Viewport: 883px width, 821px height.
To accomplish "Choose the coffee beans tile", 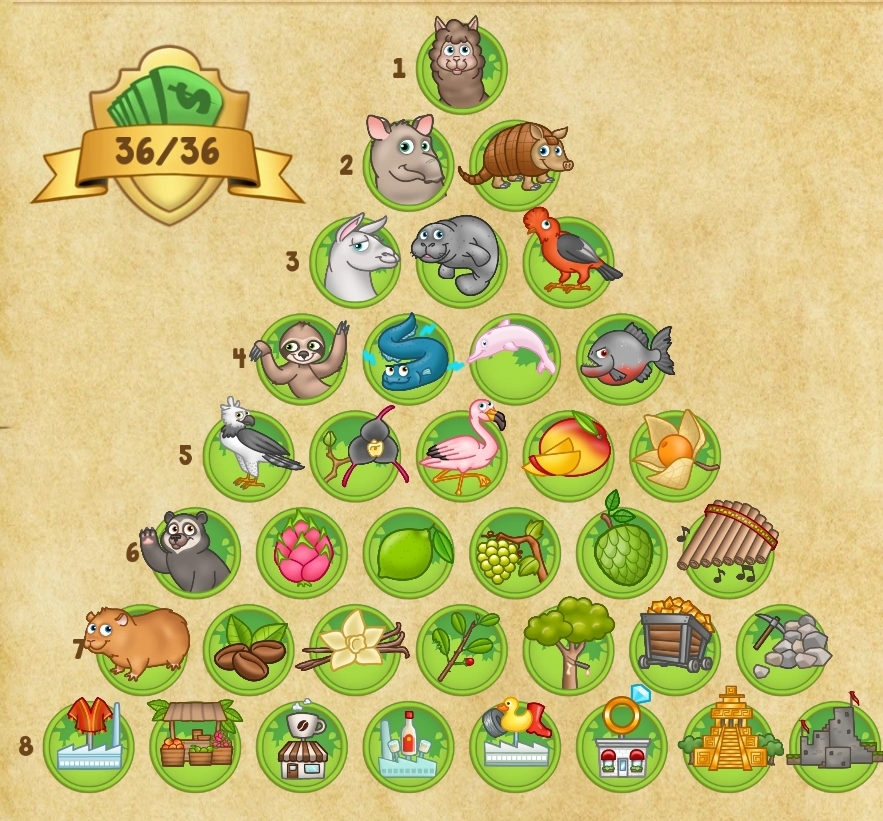I will point(248,648).
